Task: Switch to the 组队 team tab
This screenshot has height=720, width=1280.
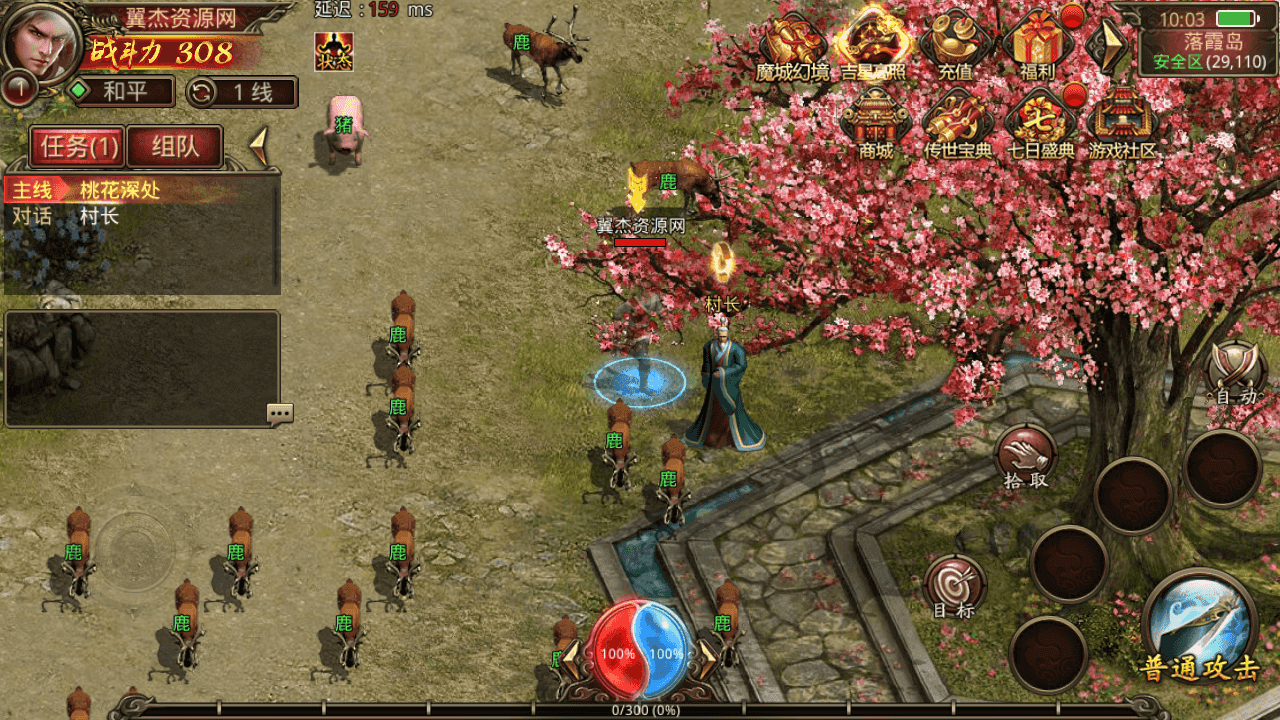Action: (x=175, y=147)
